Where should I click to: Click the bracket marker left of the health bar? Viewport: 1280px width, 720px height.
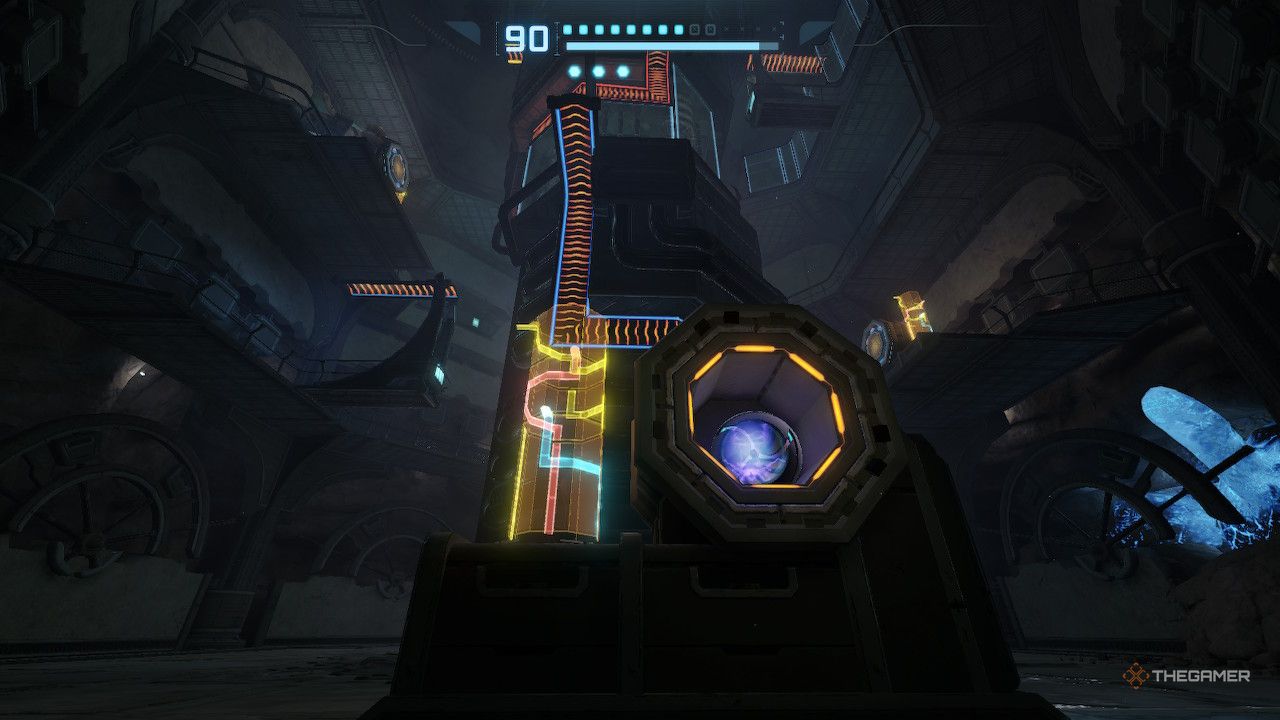[x=497, y=38]
